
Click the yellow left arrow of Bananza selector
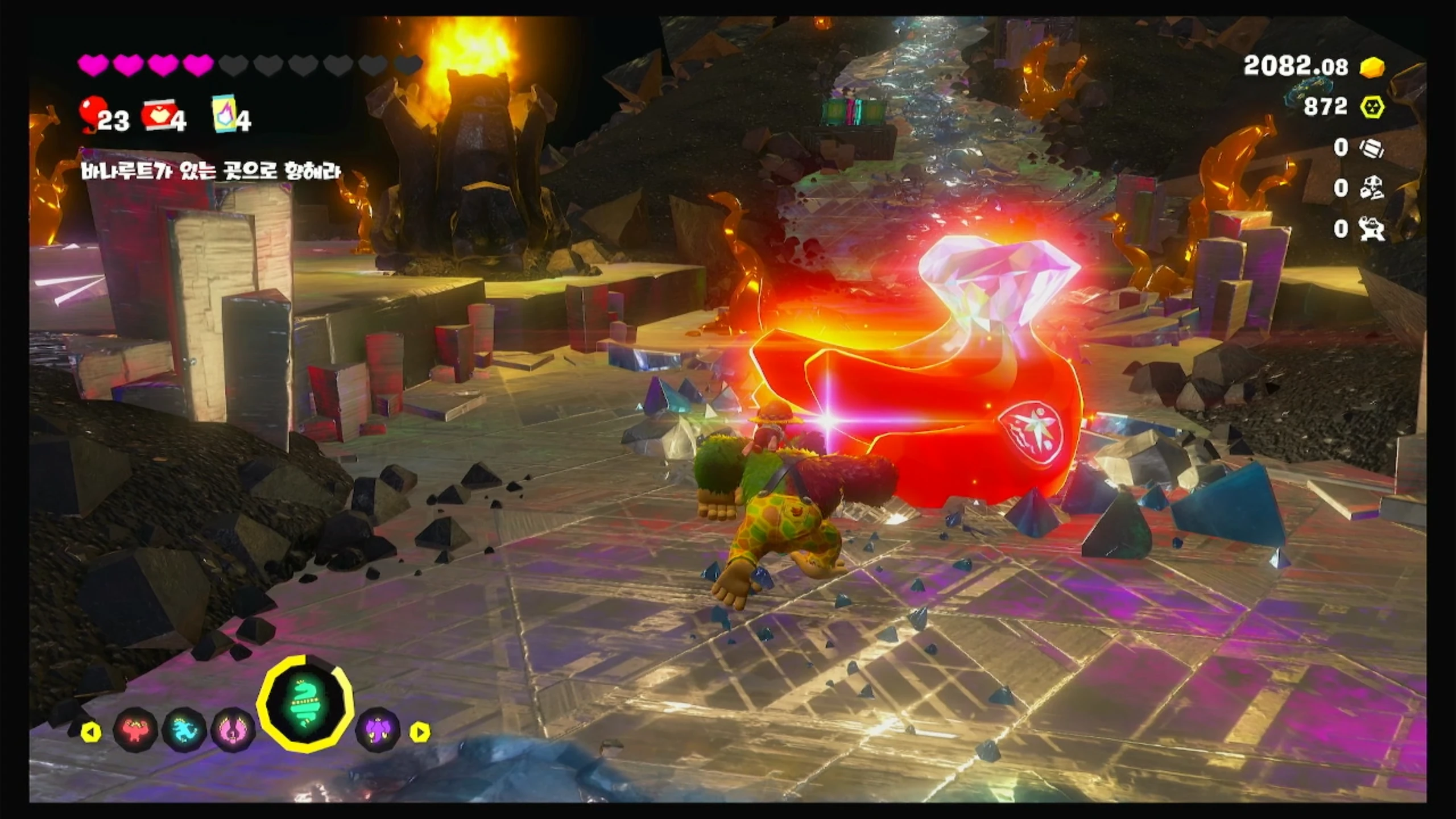(91, 732)
